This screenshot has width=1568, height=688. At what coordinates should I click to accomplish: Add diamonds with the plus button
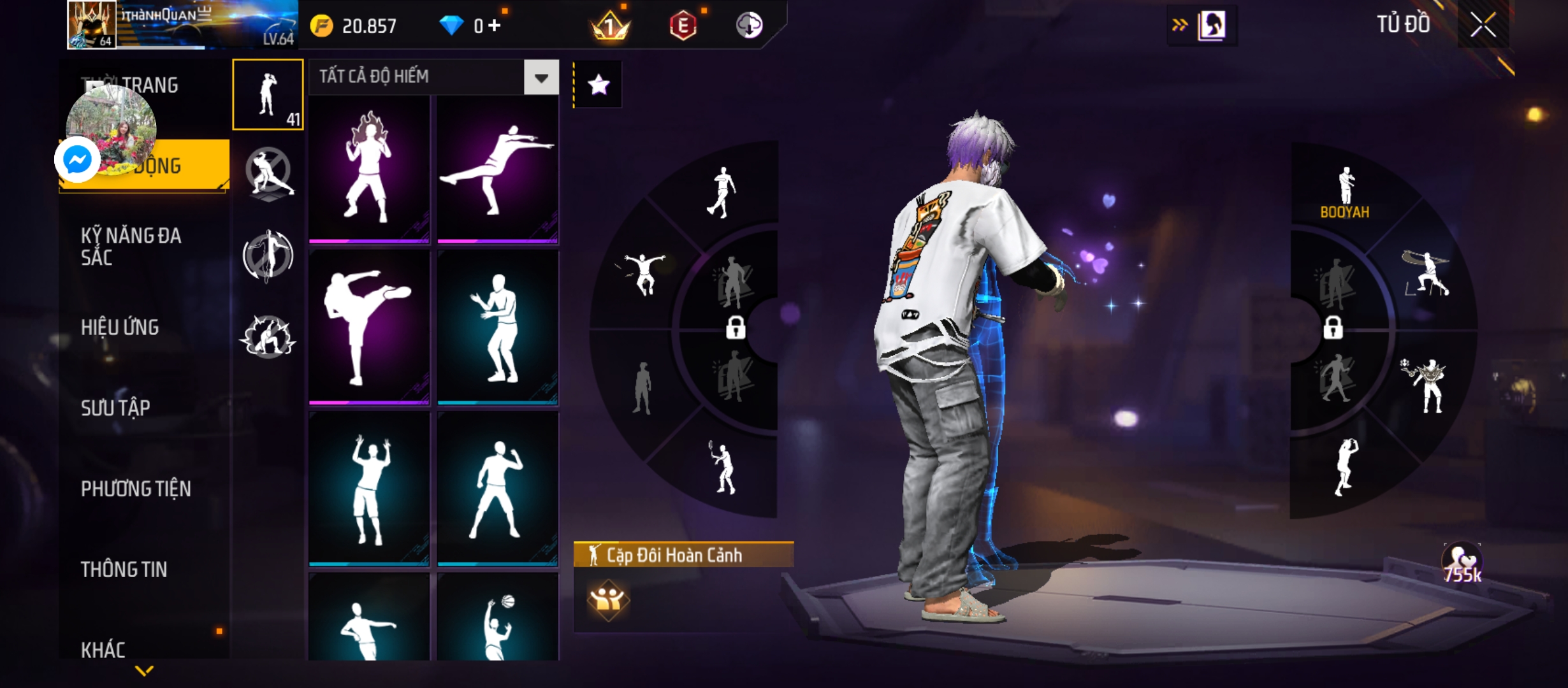(x=495, y=25)
